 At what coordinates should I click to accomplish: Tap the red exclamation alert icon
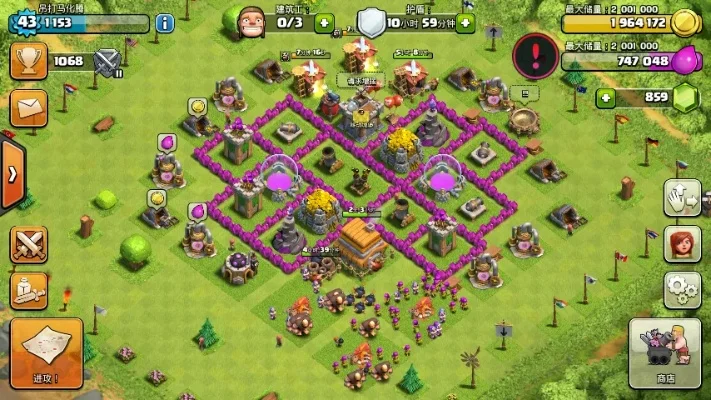tap(535, 54)
